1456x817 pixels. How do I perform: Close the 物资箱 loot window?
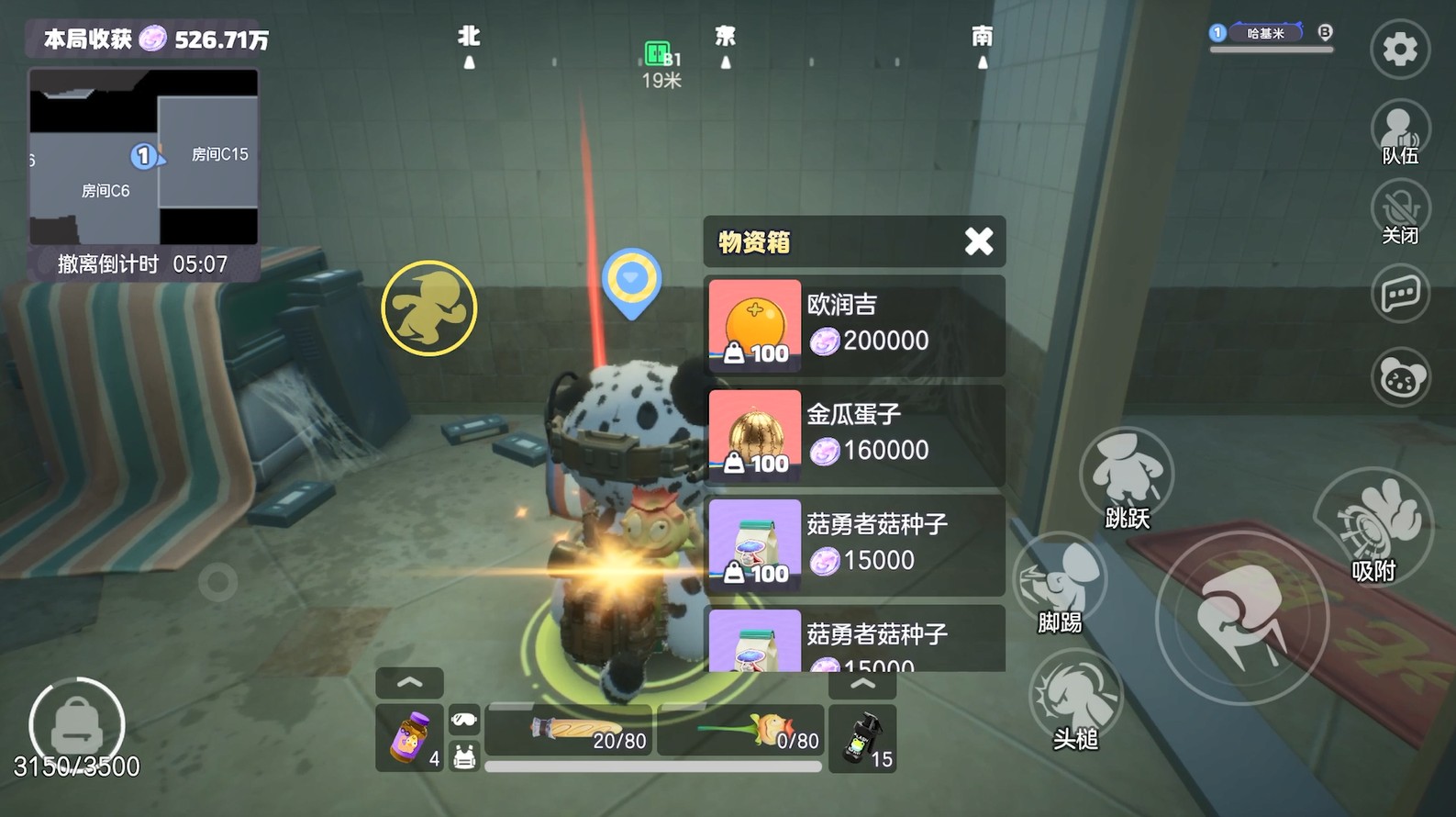[978, 241]
